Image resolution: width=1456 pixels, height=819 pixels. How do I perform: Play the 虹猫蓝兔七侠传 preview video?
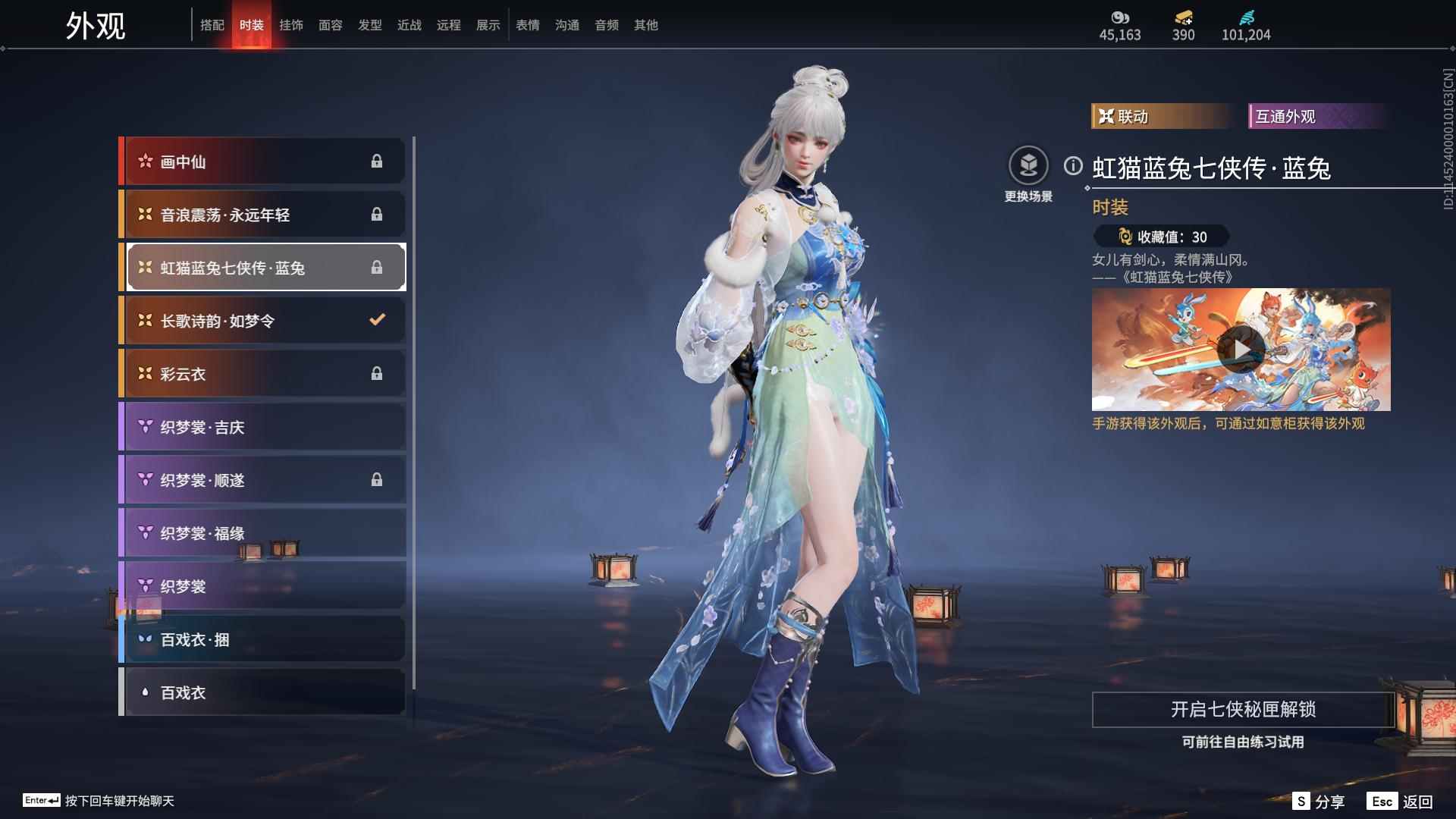(1241, 350)
